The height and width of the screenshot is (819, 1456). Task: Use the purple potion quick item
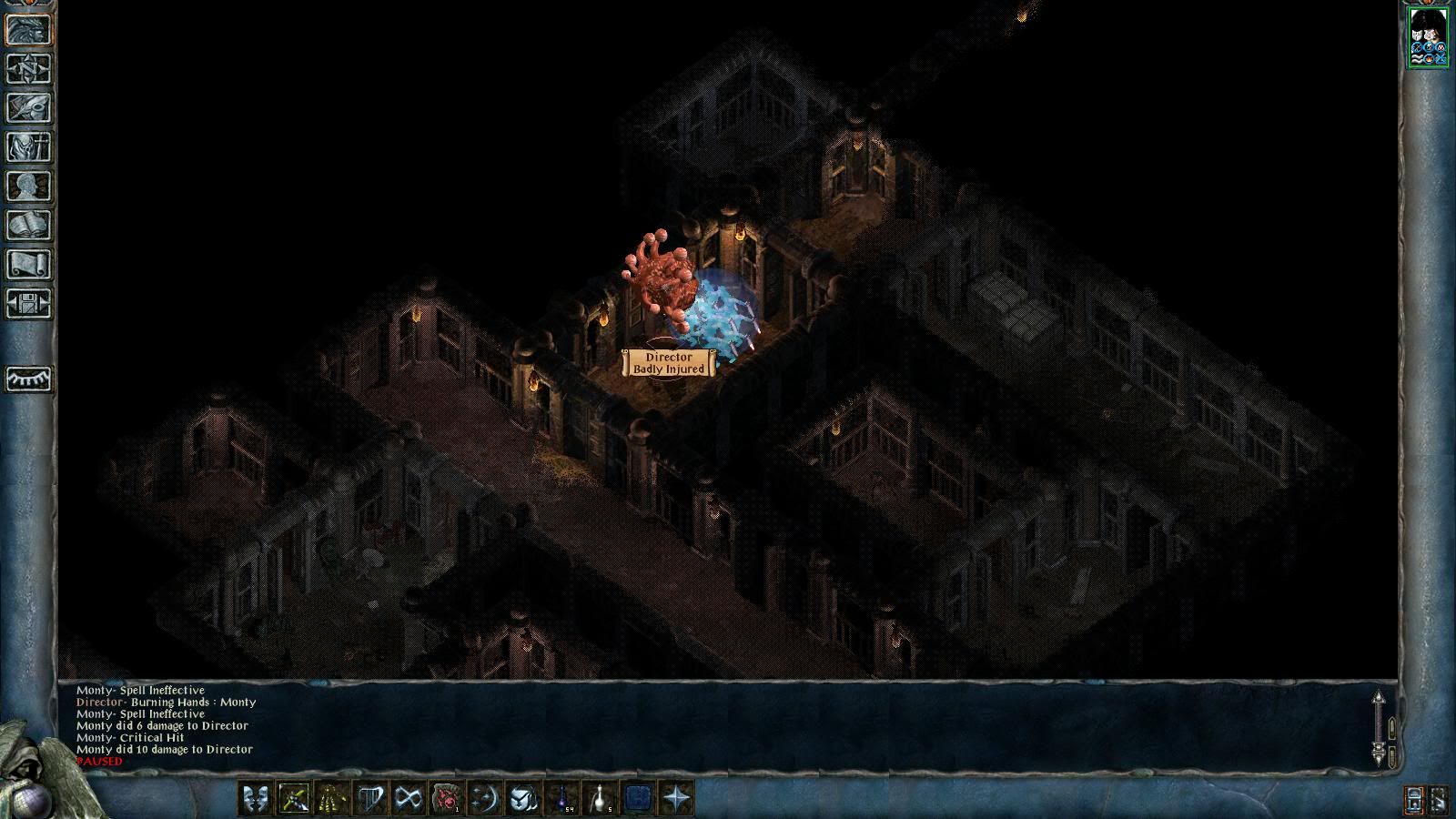tap(562, 799)
